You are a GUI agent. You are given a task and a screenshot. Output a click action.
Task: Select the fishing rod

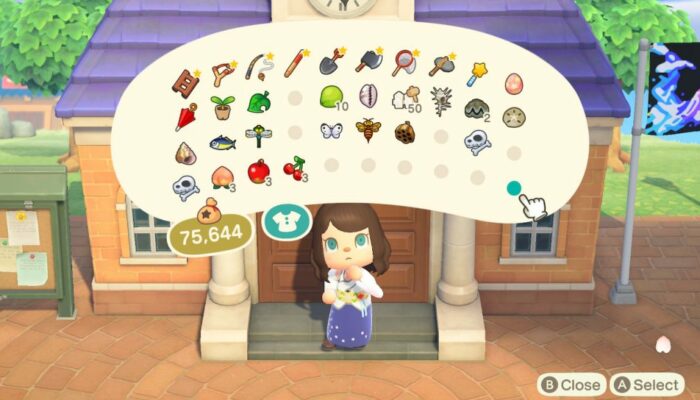pos(259,67)
